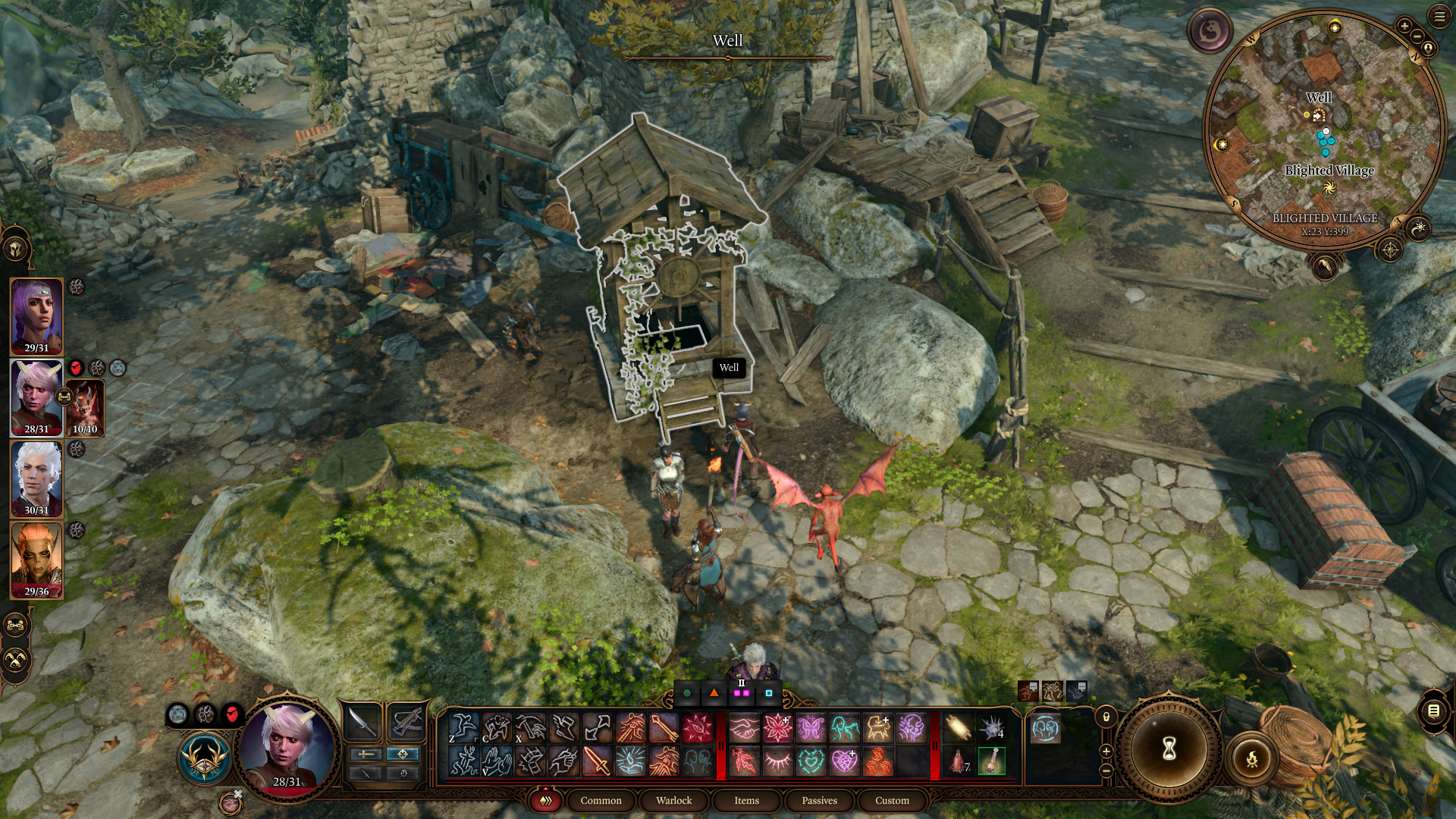This screenshot has width=1456, height=819.
Task: Drink a potion from the item slot showing 7
Action: pos(958,762)
